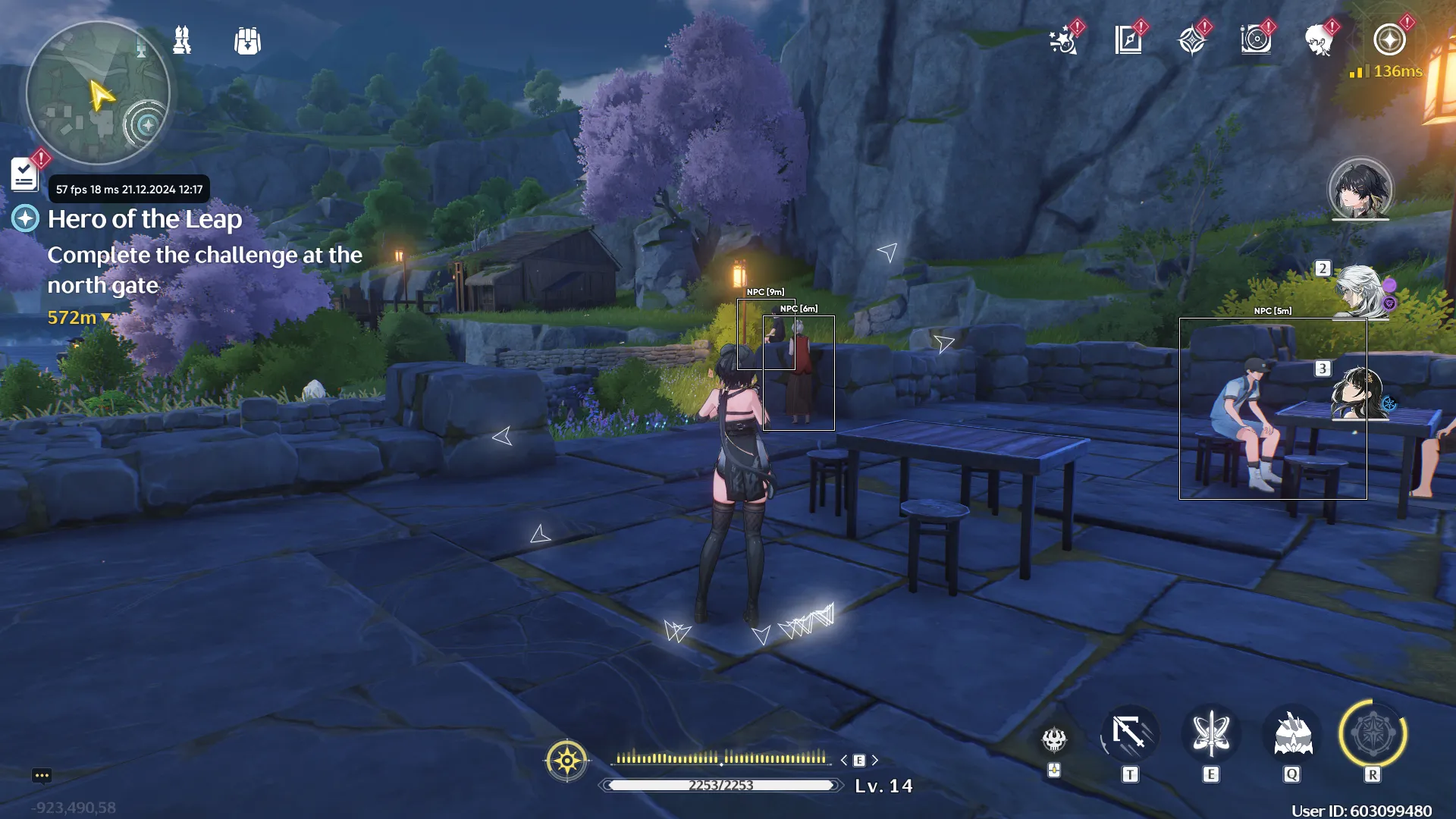Open the circular minimap
Screen dimensions: 1456x819
point(98,93)
